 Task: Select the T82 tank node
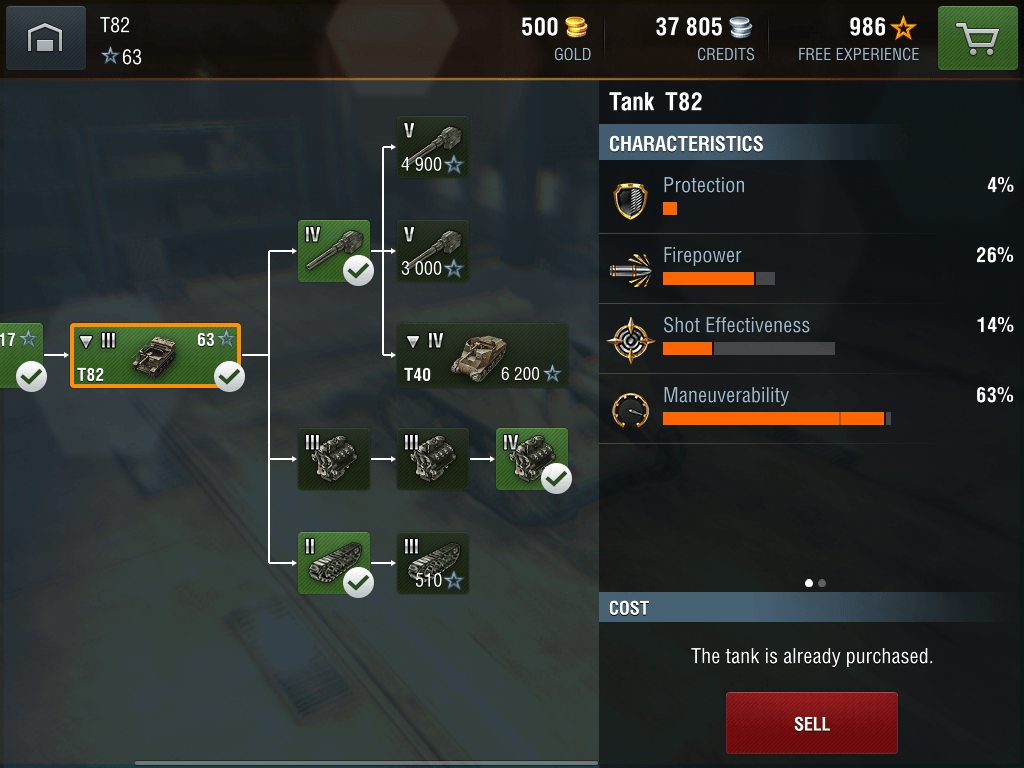(155, 356)
